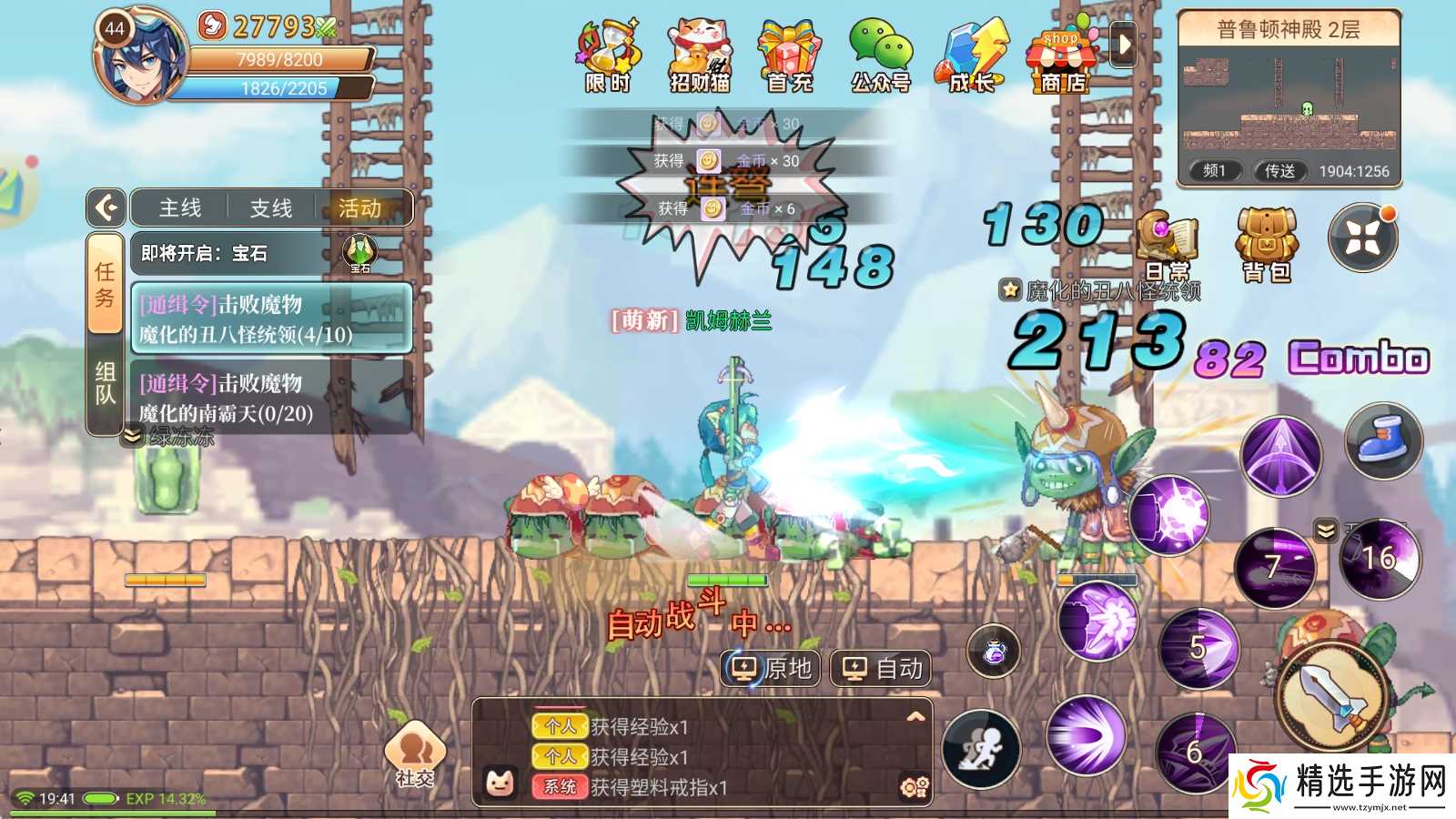Collapse the quest panel with back arrow
The image size is (1456, 819).
click(106, 208)
